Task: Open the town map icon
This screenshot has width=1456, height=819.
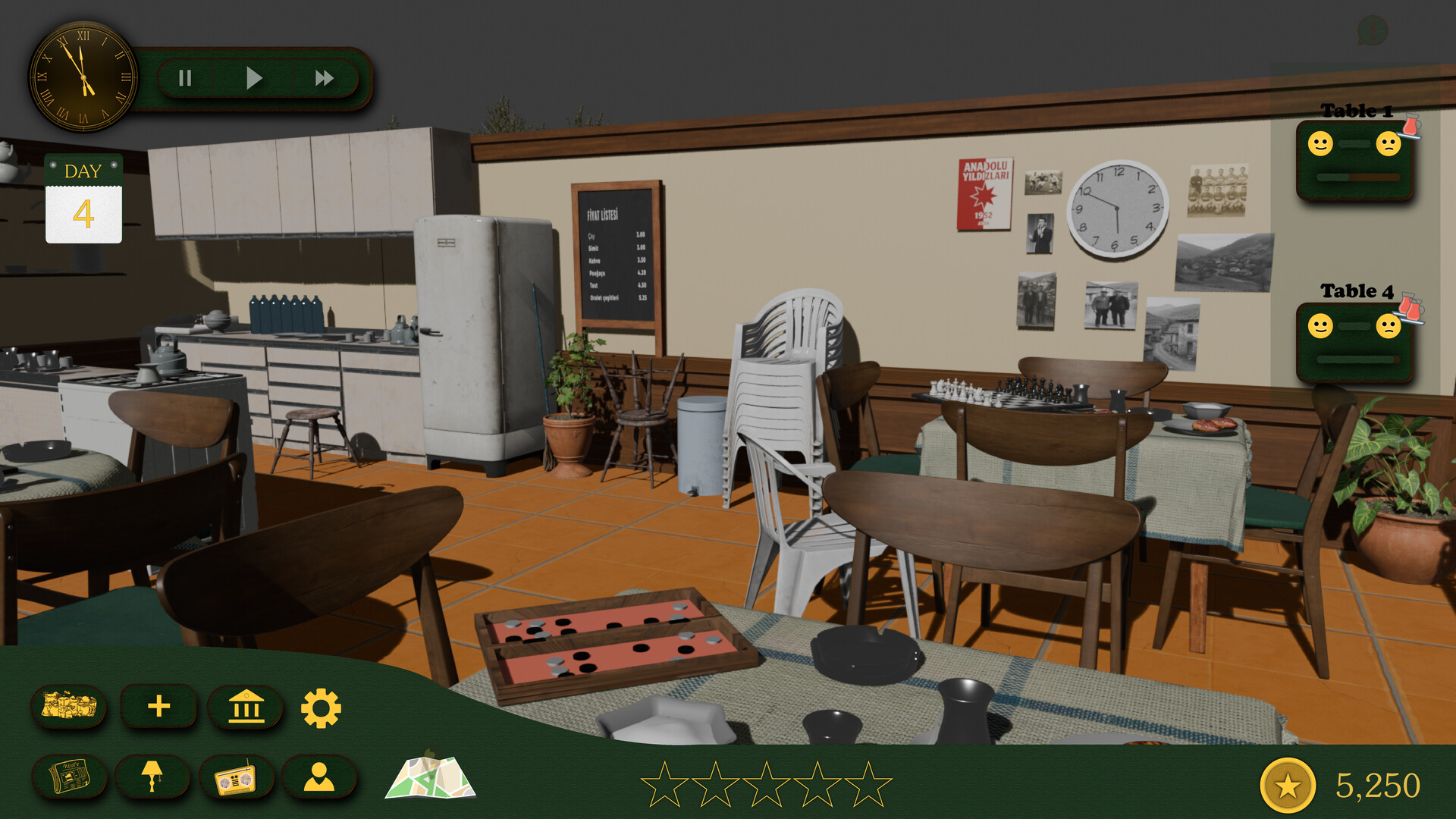Action: tap(430, 777)
